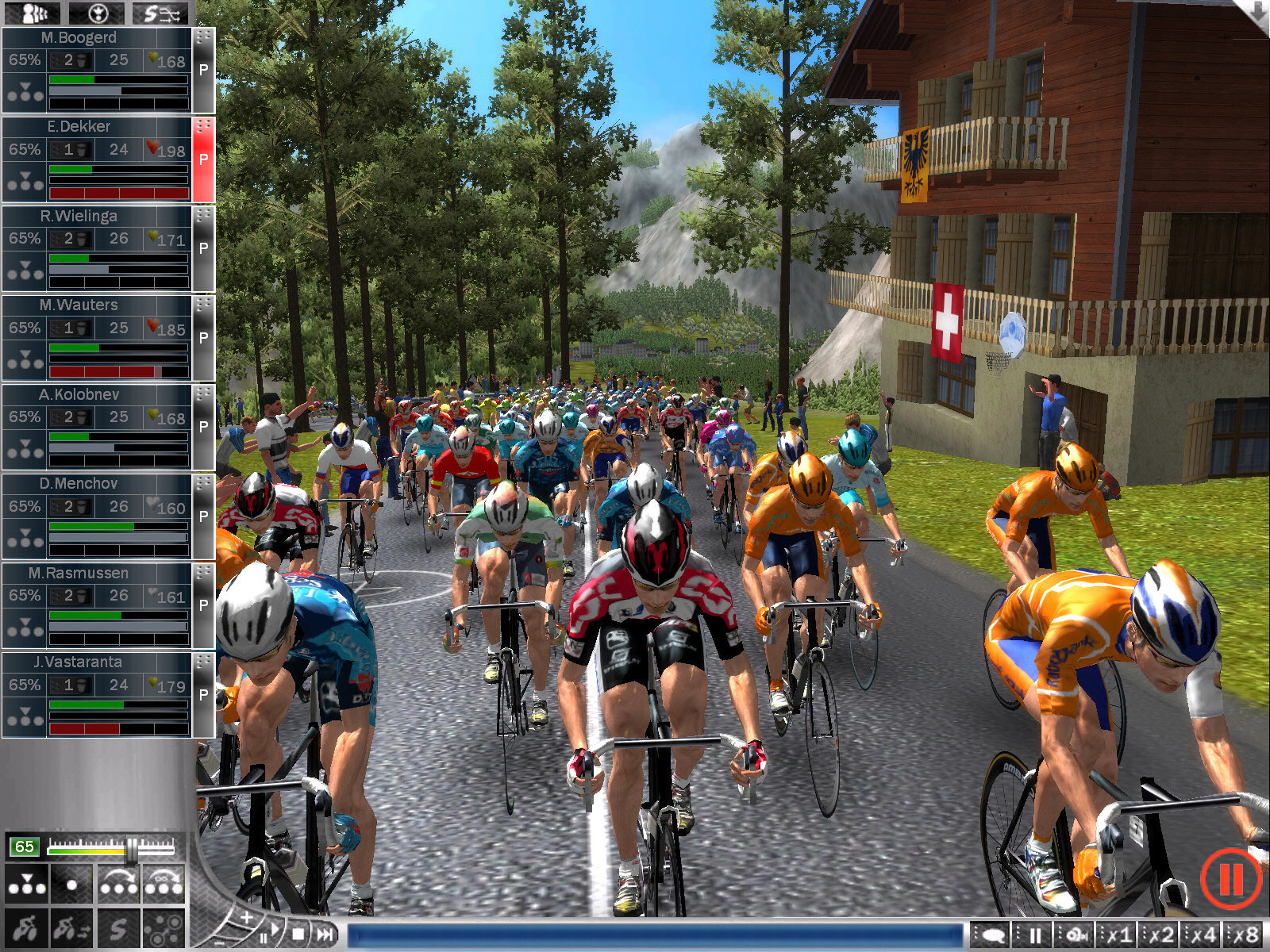Click the chat bubble icon near speed controls
This screenshot has width=1270, height=952.
993,934
